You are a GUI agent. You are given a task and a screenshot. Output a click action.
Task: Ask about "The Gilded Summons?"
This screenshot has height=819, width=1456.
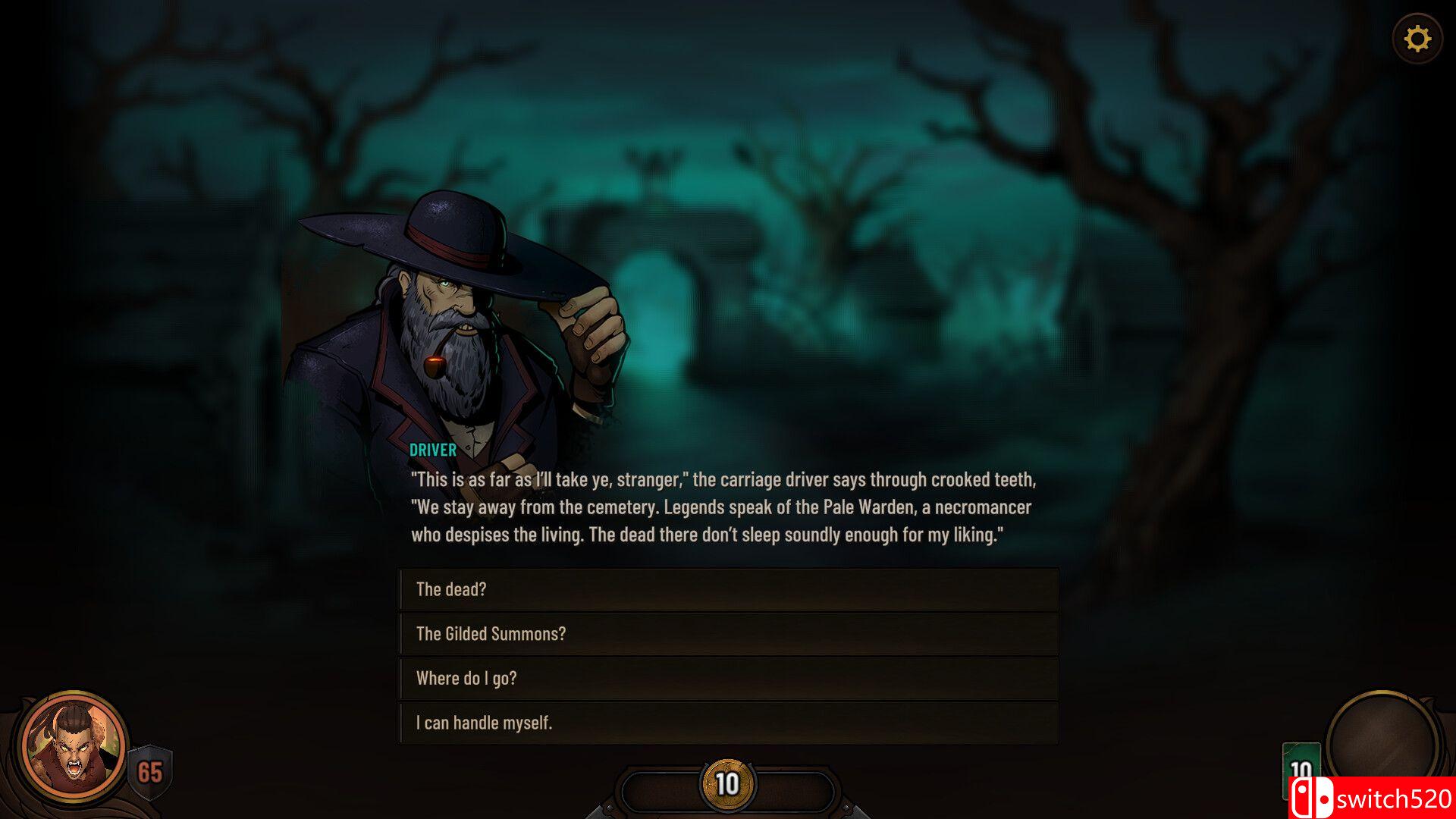(x=728, y=634)
